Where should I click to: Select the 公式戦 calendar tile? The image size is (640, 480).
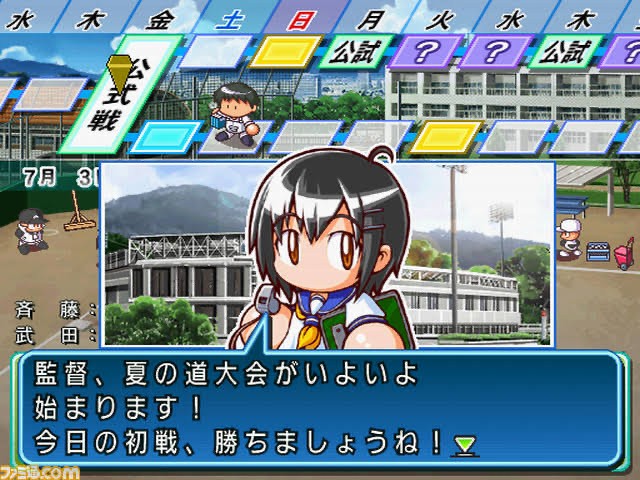(x=120, y=95)
